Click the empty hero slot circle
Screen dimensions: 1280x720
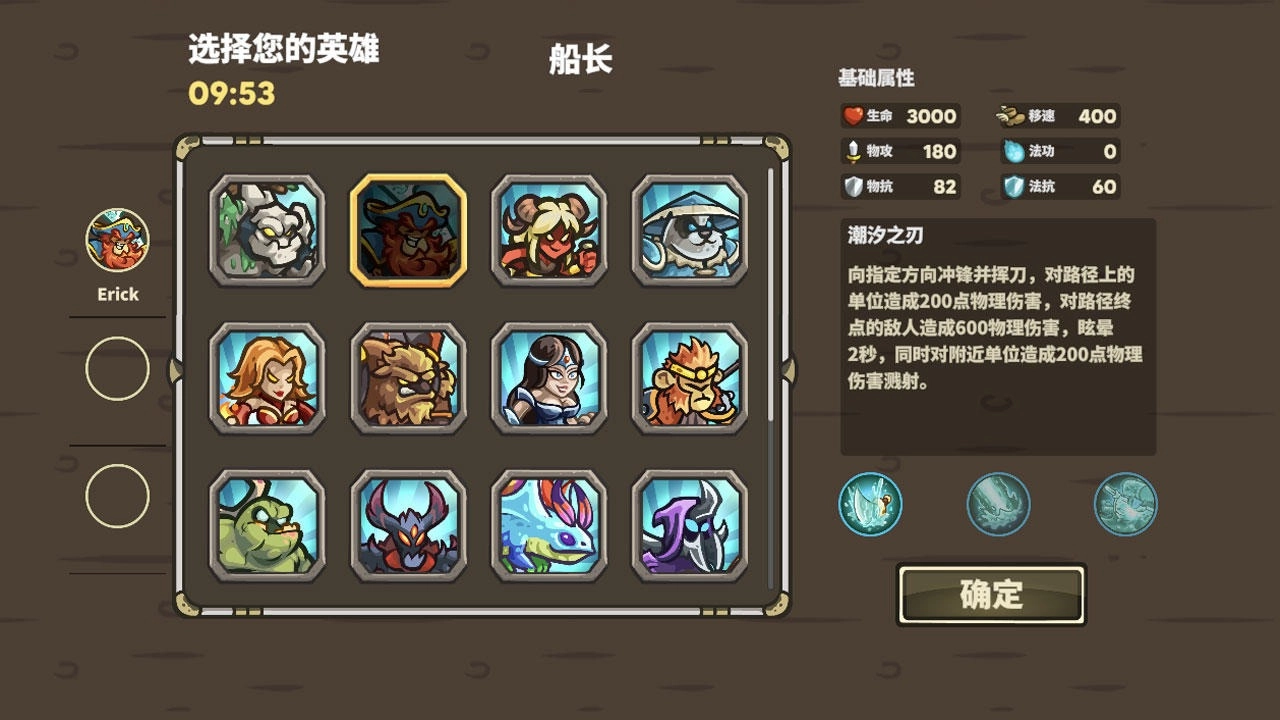pyautogui.click(x=117, y=369)
